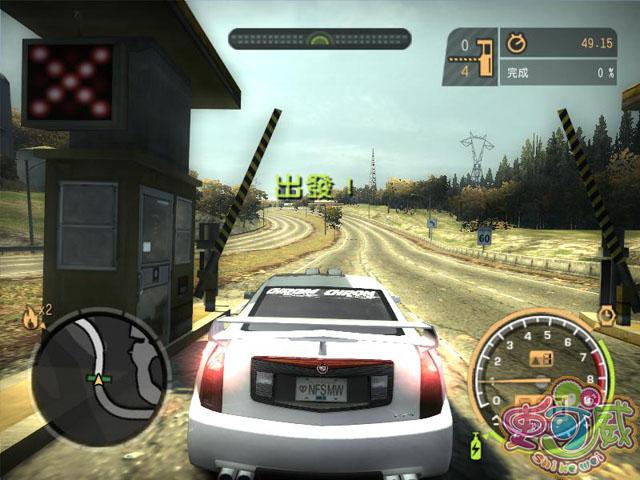Select the orange stopwatch timer icon
640x480 pixels.
517,43
